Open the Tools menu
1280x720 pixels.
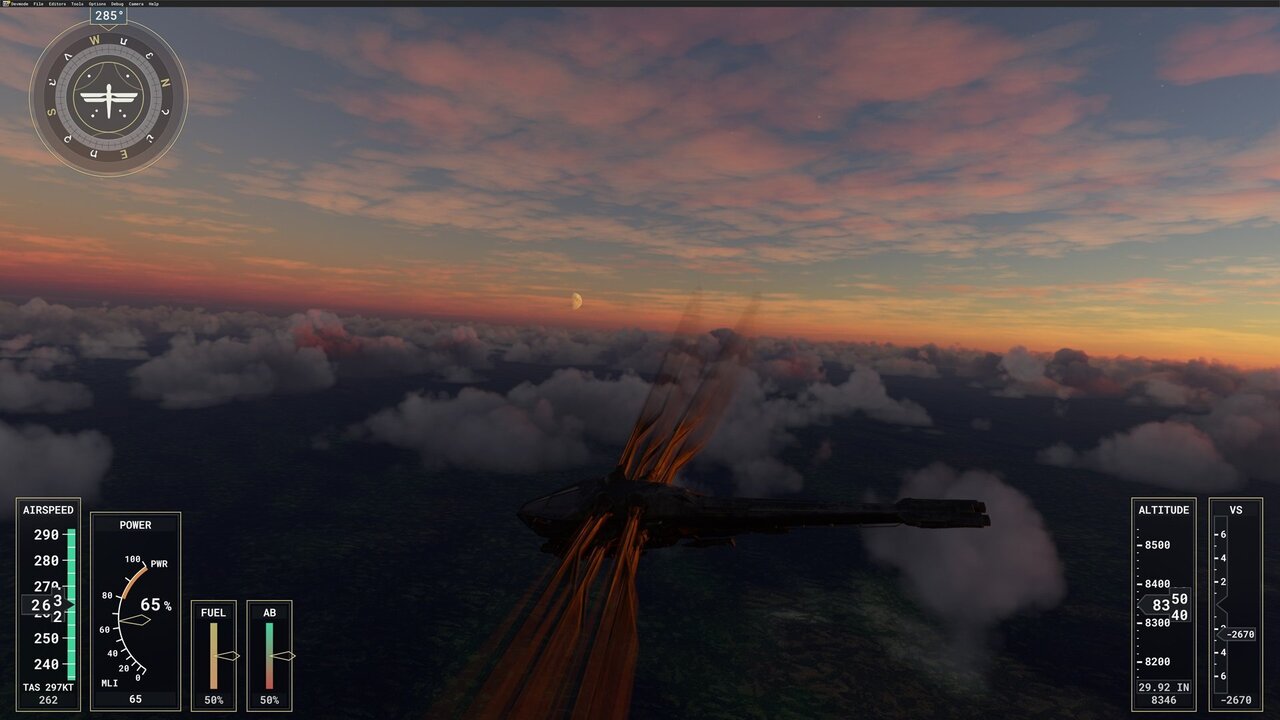click(77, 4)
